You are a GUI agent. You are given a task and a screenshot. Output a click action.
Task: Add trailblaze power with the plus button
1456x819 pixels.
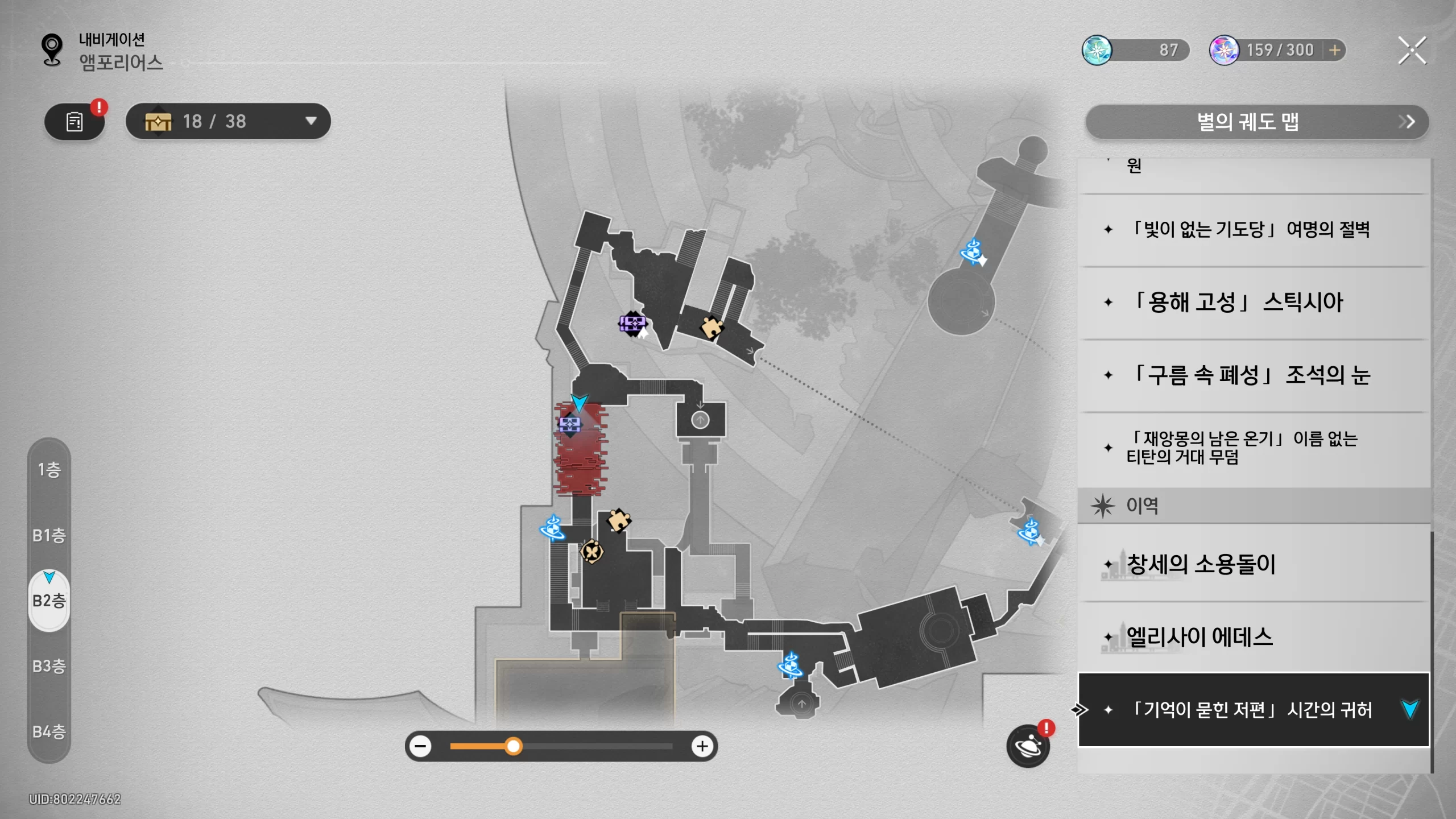tap(1335, 51)
